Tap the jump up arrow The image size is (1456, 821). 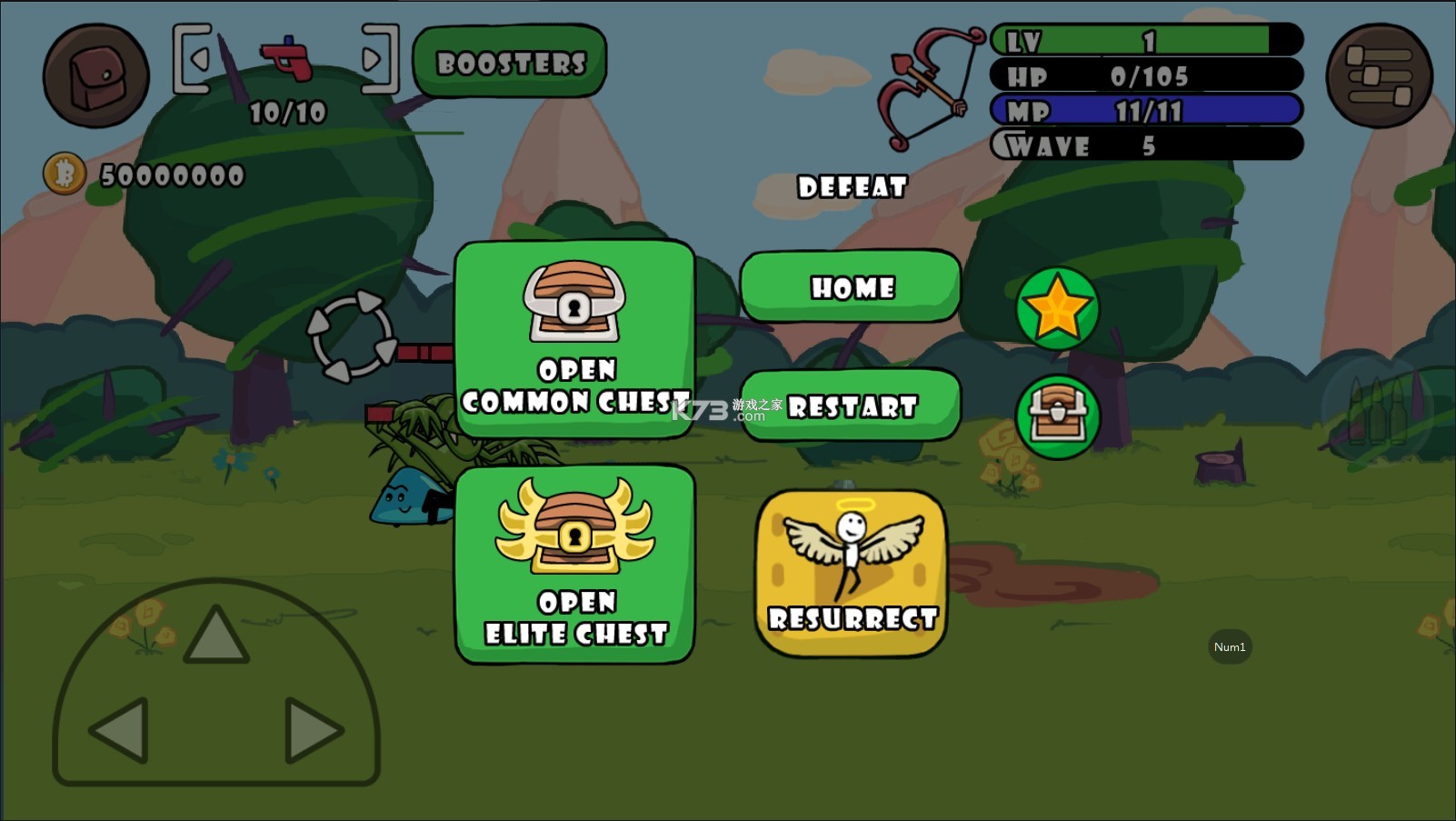[215, 635]
